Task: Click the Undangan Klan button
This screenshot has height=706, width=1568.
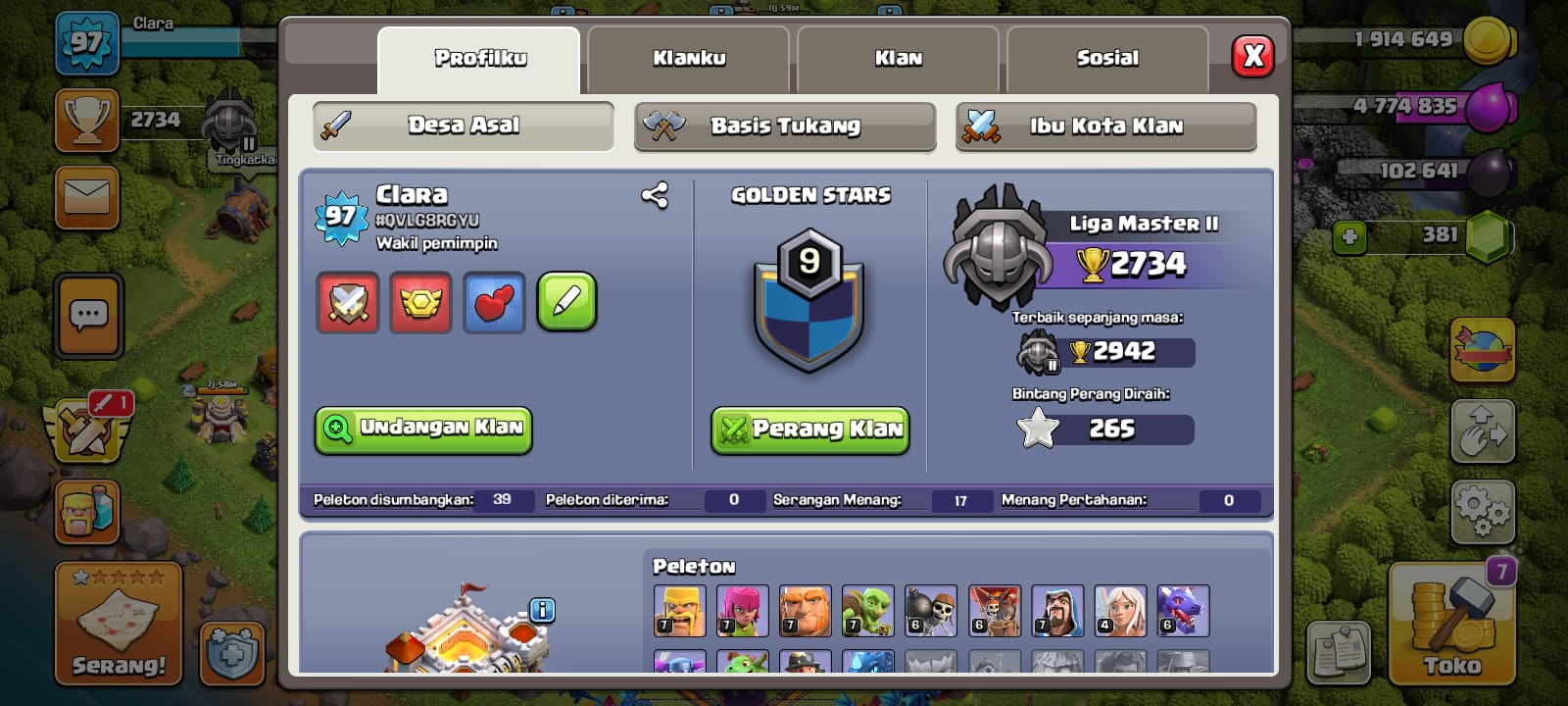Action: tap(423, 429)
